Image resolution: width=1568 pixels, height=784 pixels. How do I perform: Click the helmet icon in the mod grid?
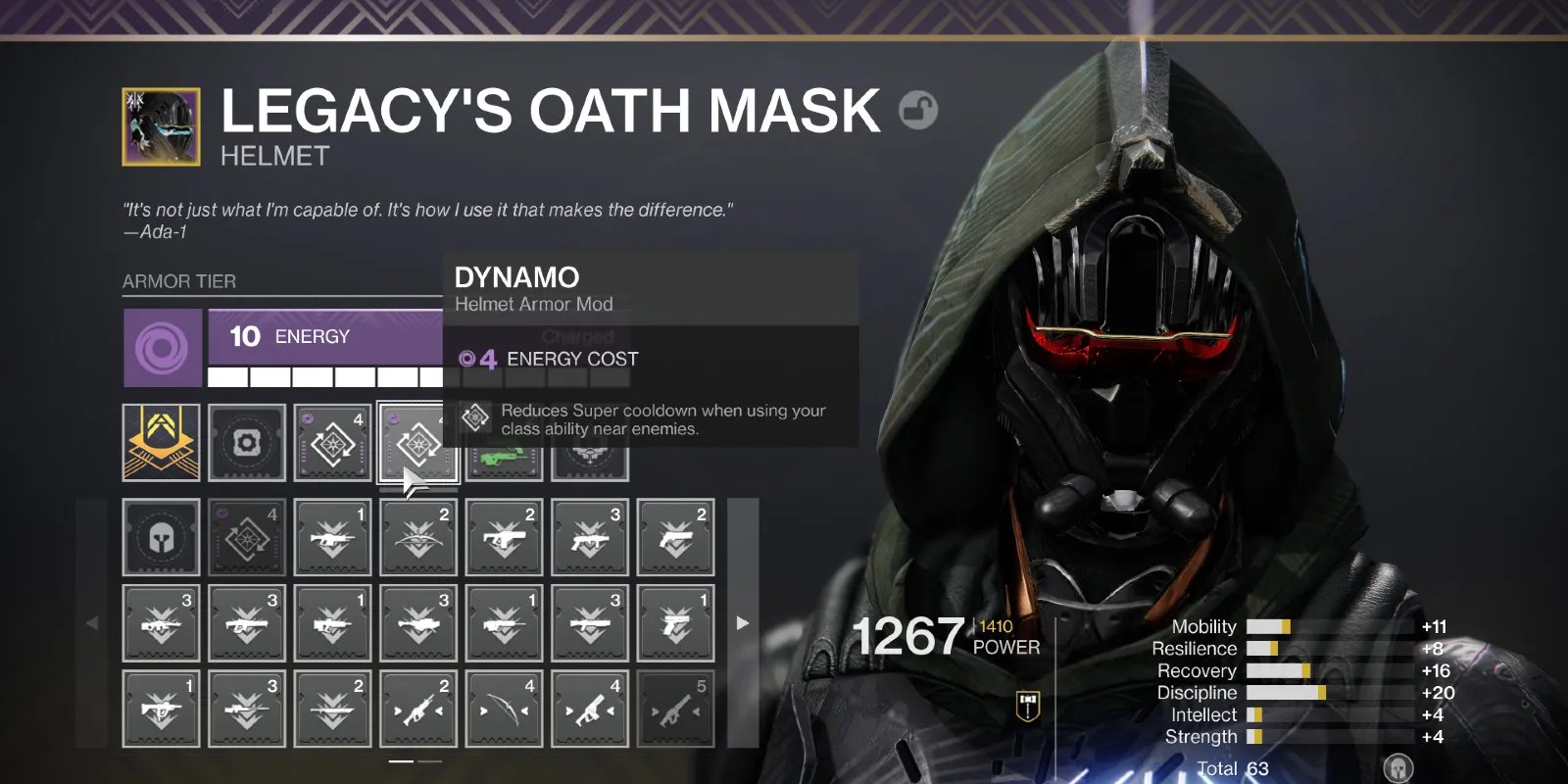(x=162, y=537)
